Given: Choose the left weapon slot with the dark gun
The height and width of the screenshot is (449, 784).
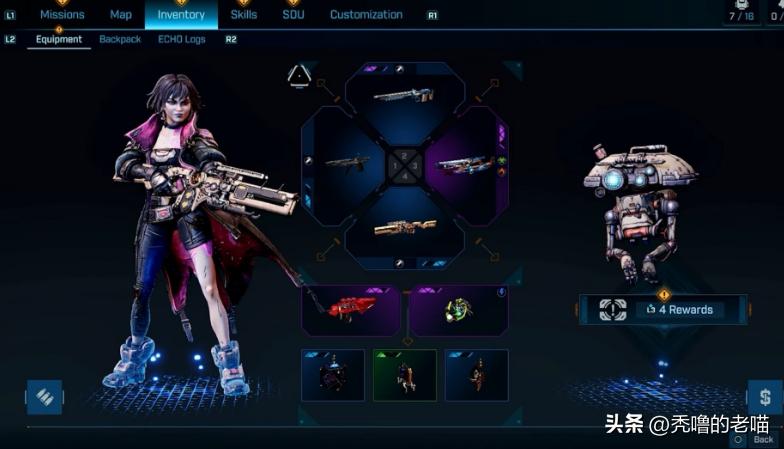Looking at the screenshot, I should click(x=345, y=164).
